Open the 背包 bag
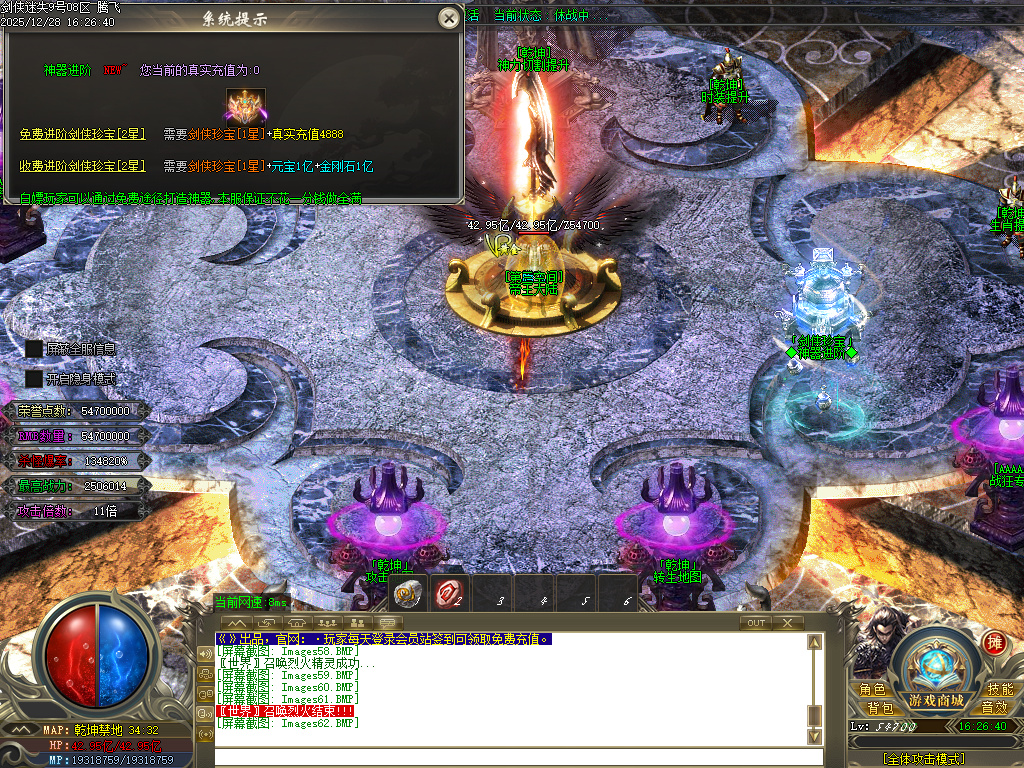 pos(880,708)
